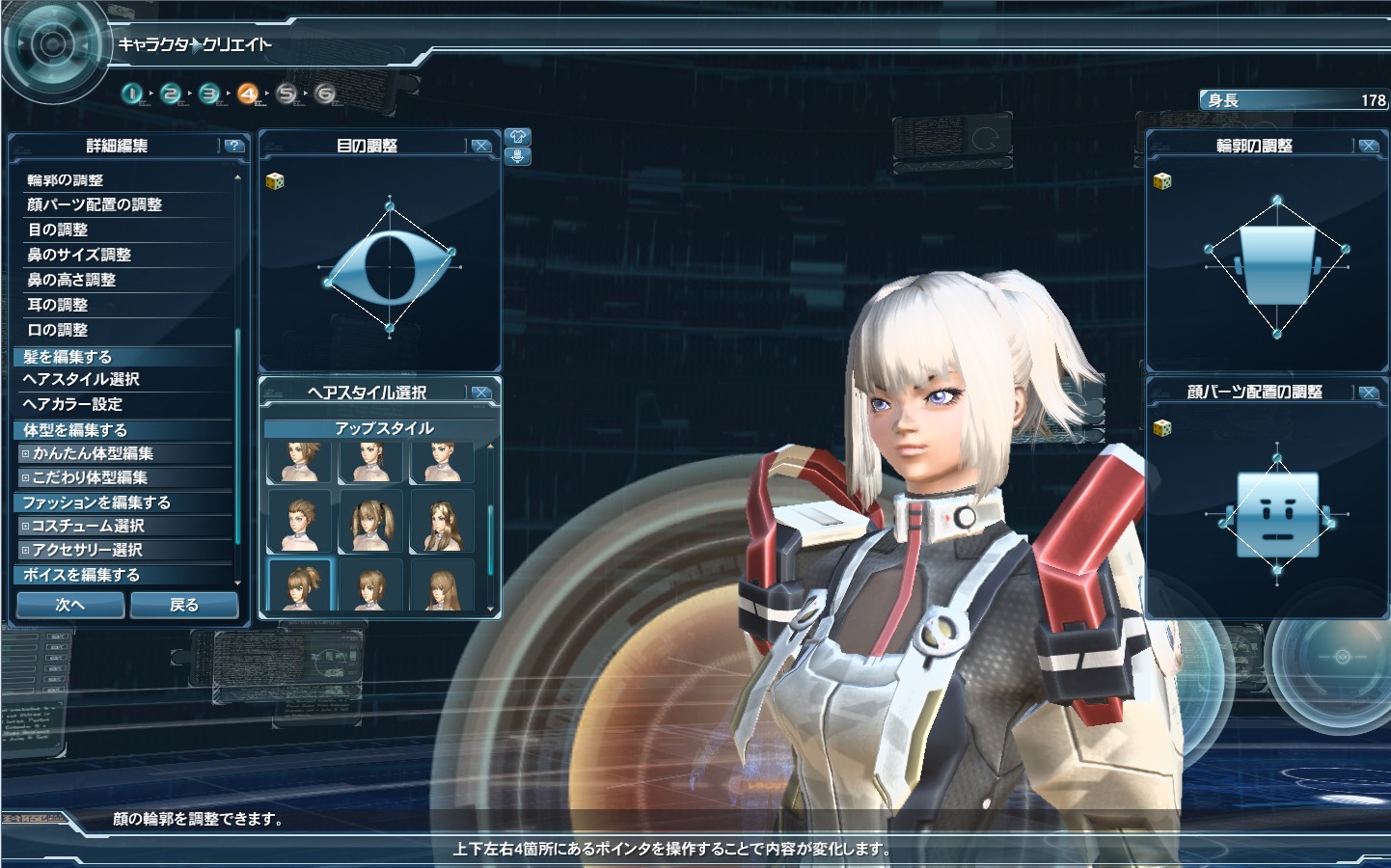Jump to step 5 in creation steps

pos(286,94)
